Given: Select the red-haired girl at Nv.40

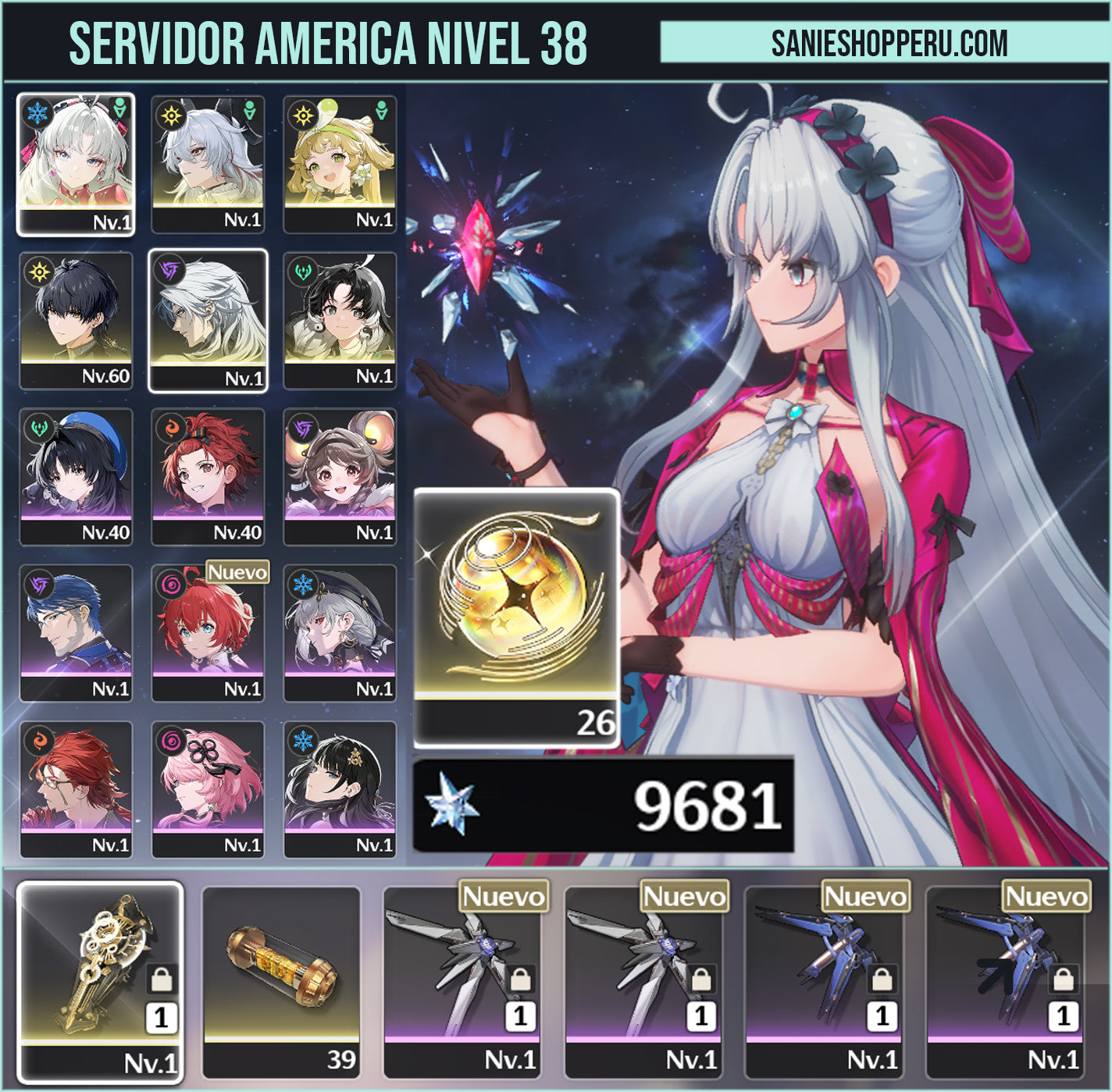Looking at the screenshot, I should tap(208, 475).
